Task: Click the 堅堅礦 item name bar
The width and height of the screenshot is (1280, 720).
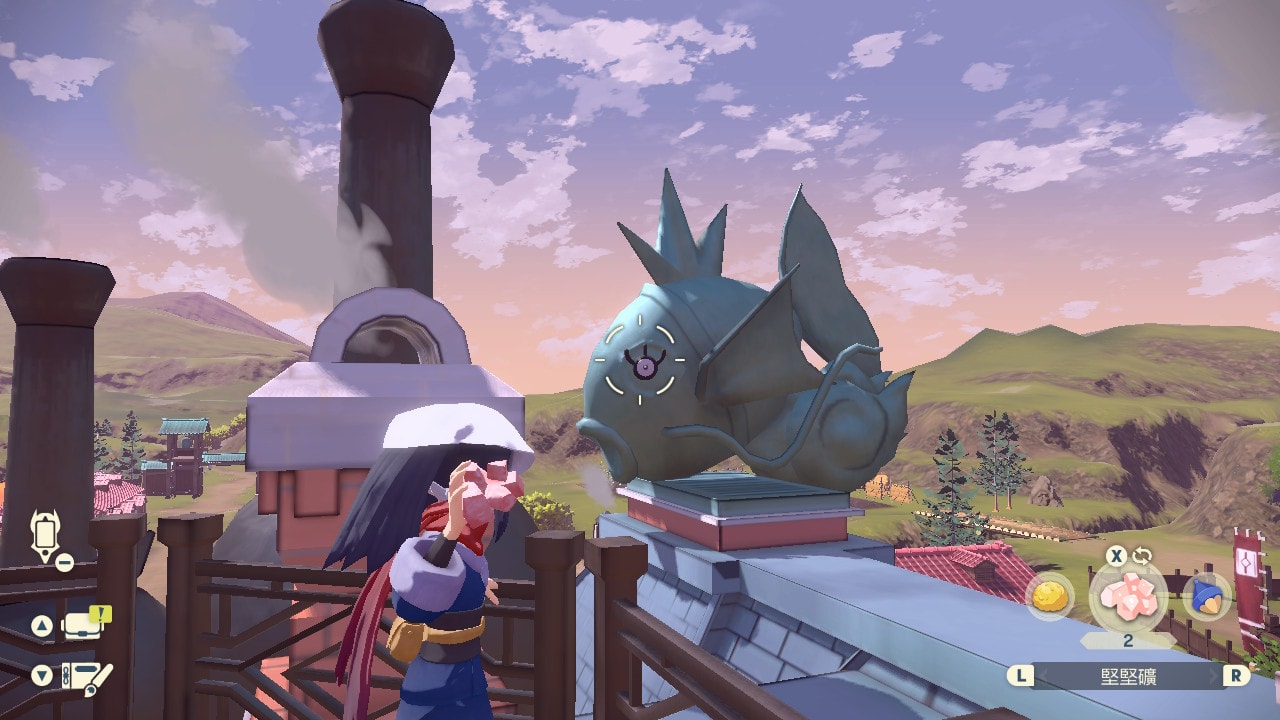Action: (x=1128, y=676)
